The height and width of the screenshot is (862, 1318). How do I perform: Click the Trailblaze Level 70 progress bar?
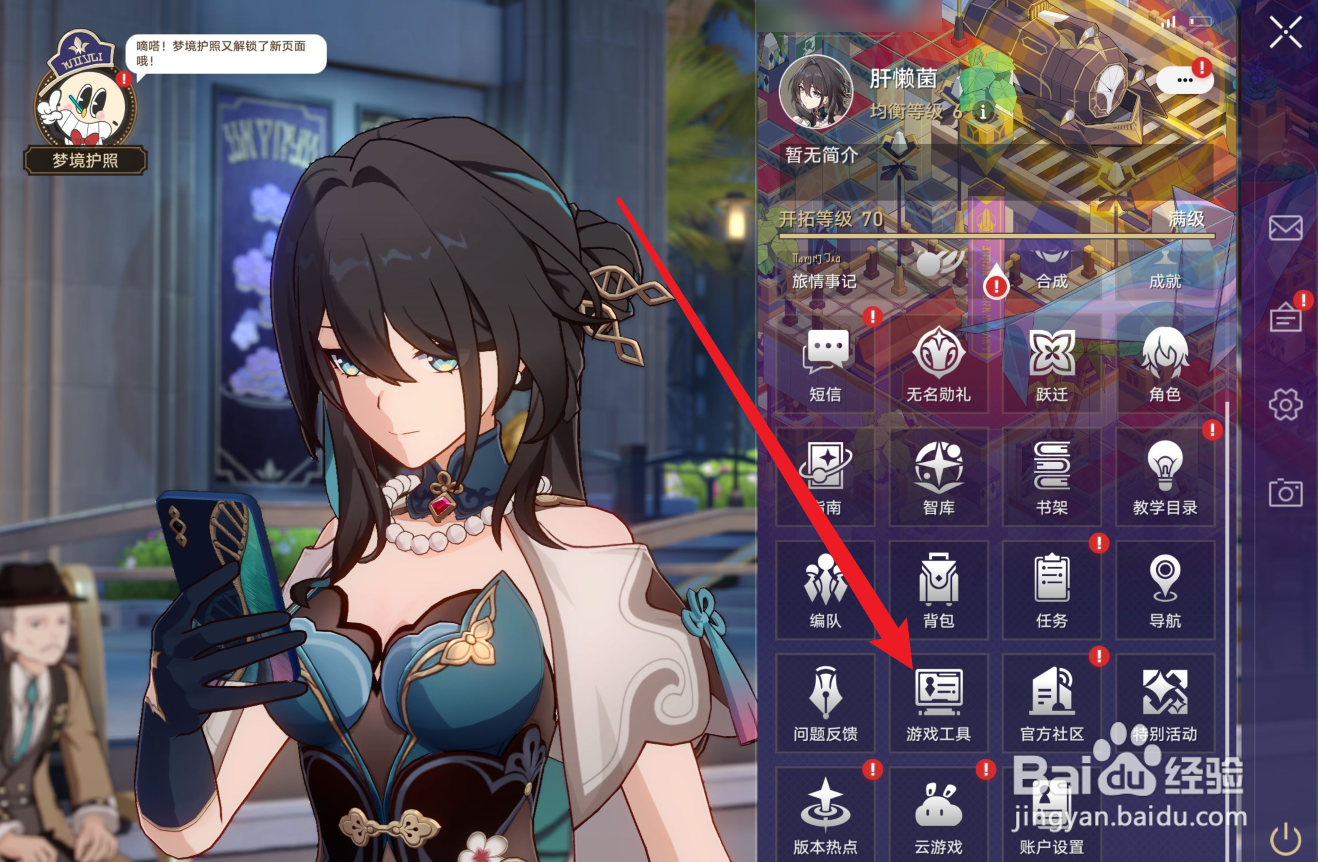(1000, 237)
